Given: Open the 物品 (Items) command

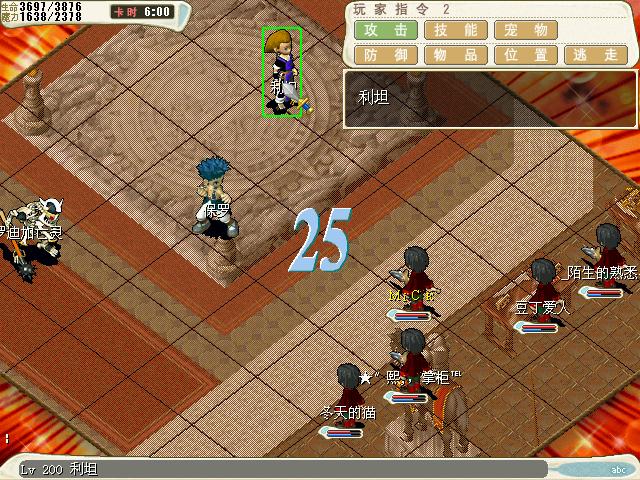Looking at the screenshot, I should 456,55.
